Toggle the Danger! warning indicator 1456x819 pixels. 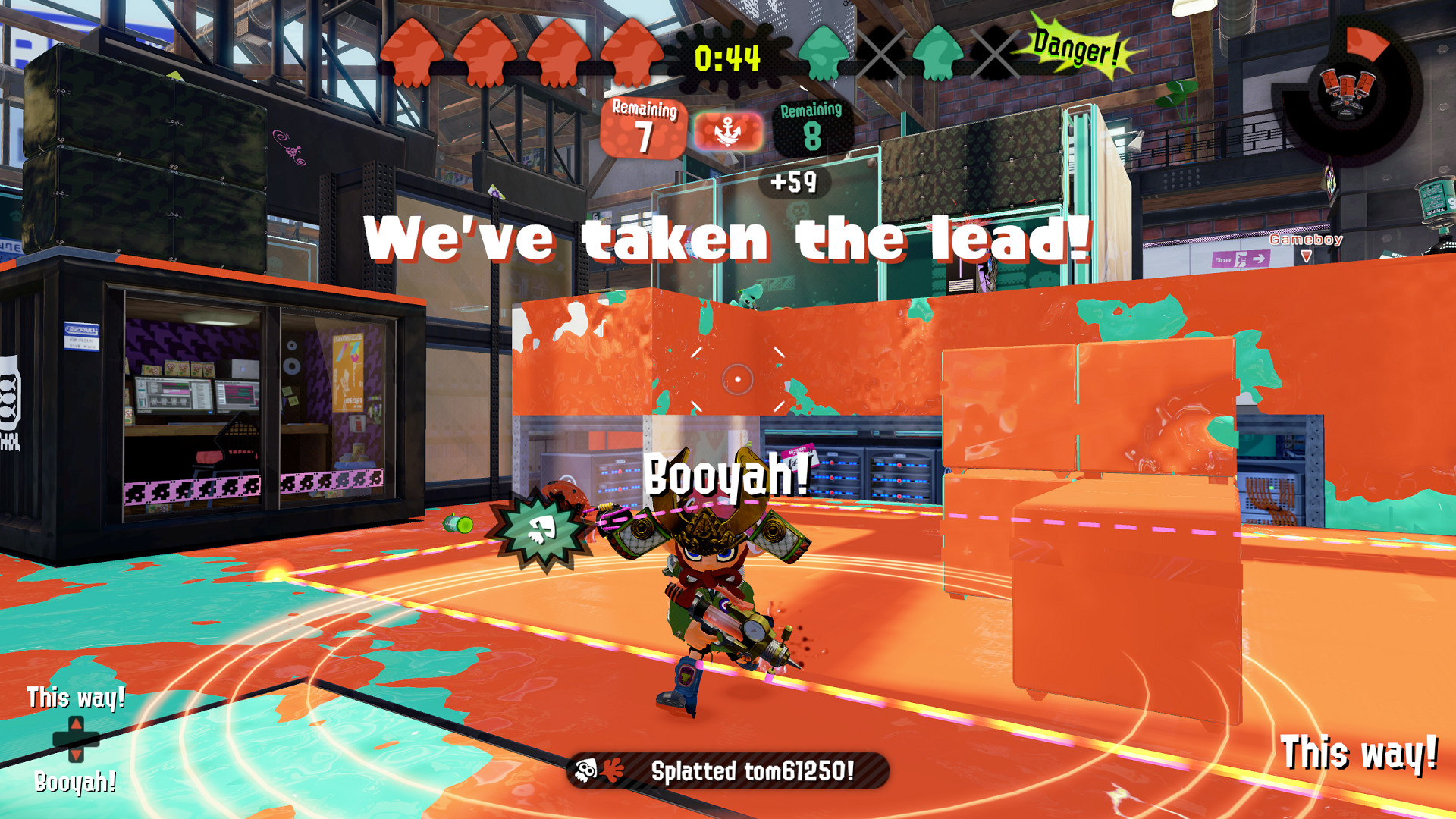click(1075, 47)
